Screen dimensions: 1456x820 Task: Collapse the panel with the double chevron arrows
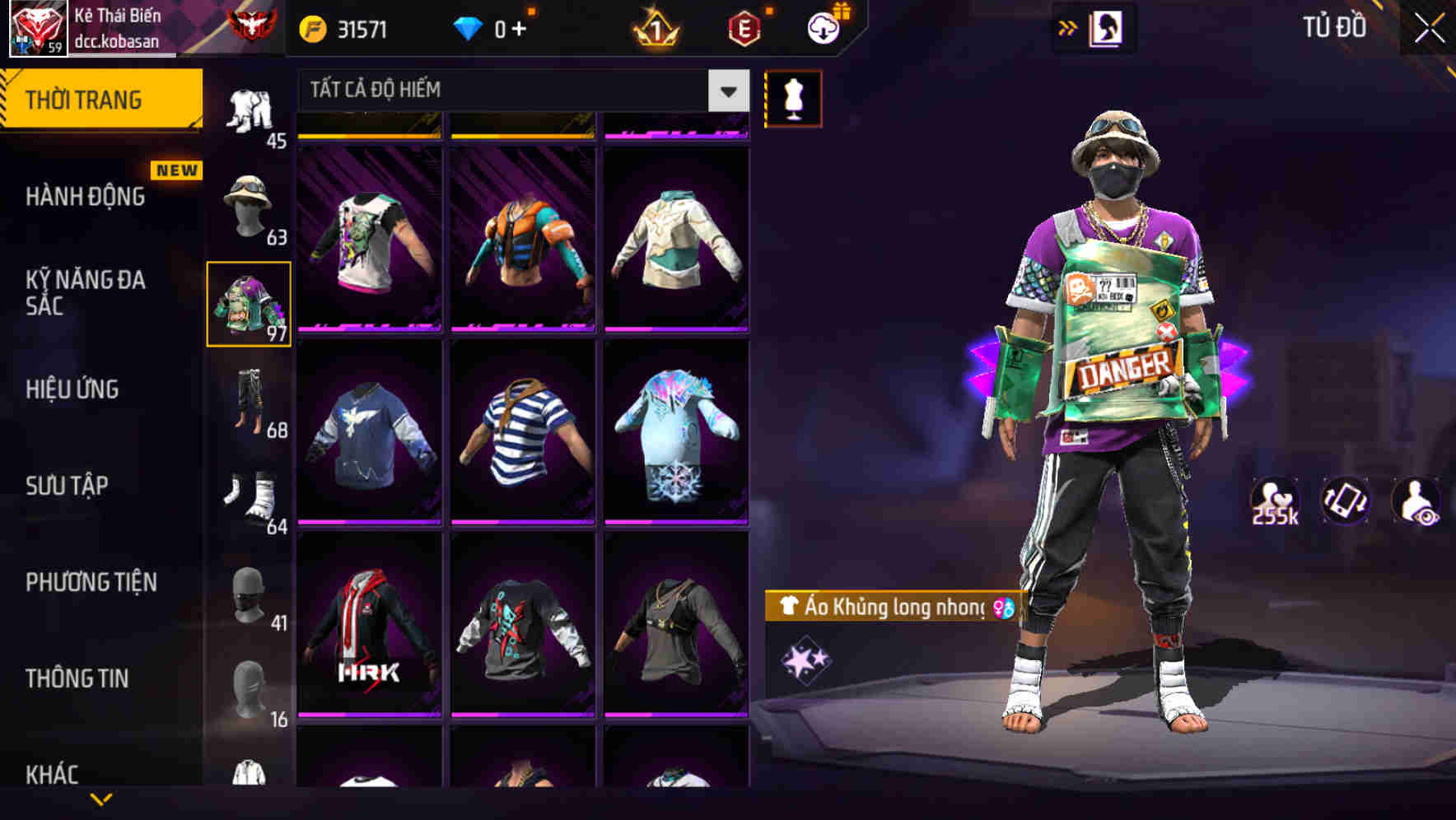pos(1066,27)
